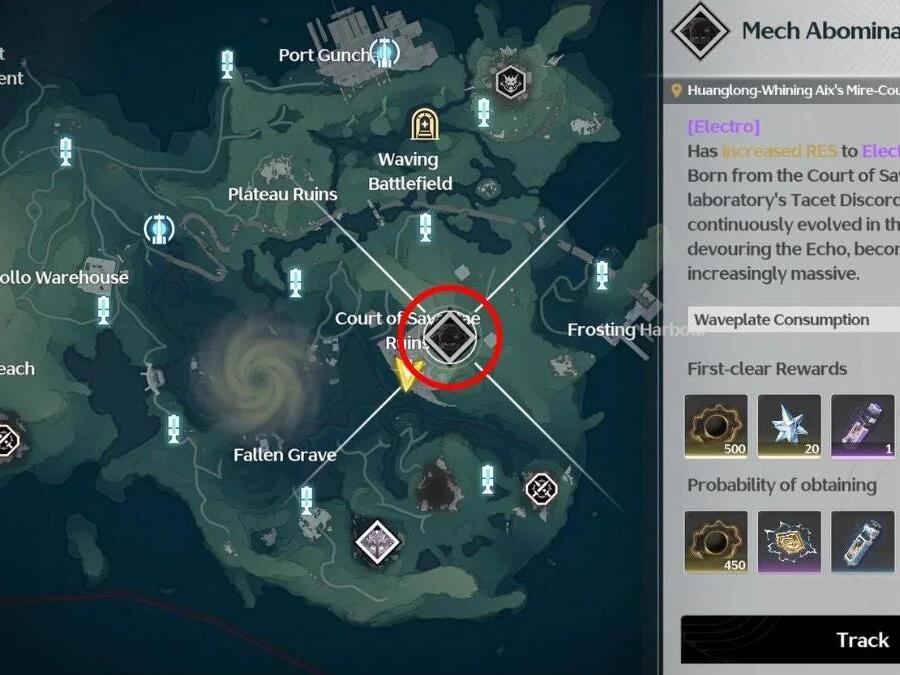Choose the beacon above Frosting Harbor
Screen dimensions: 900x675
click(x=602, y=274)
